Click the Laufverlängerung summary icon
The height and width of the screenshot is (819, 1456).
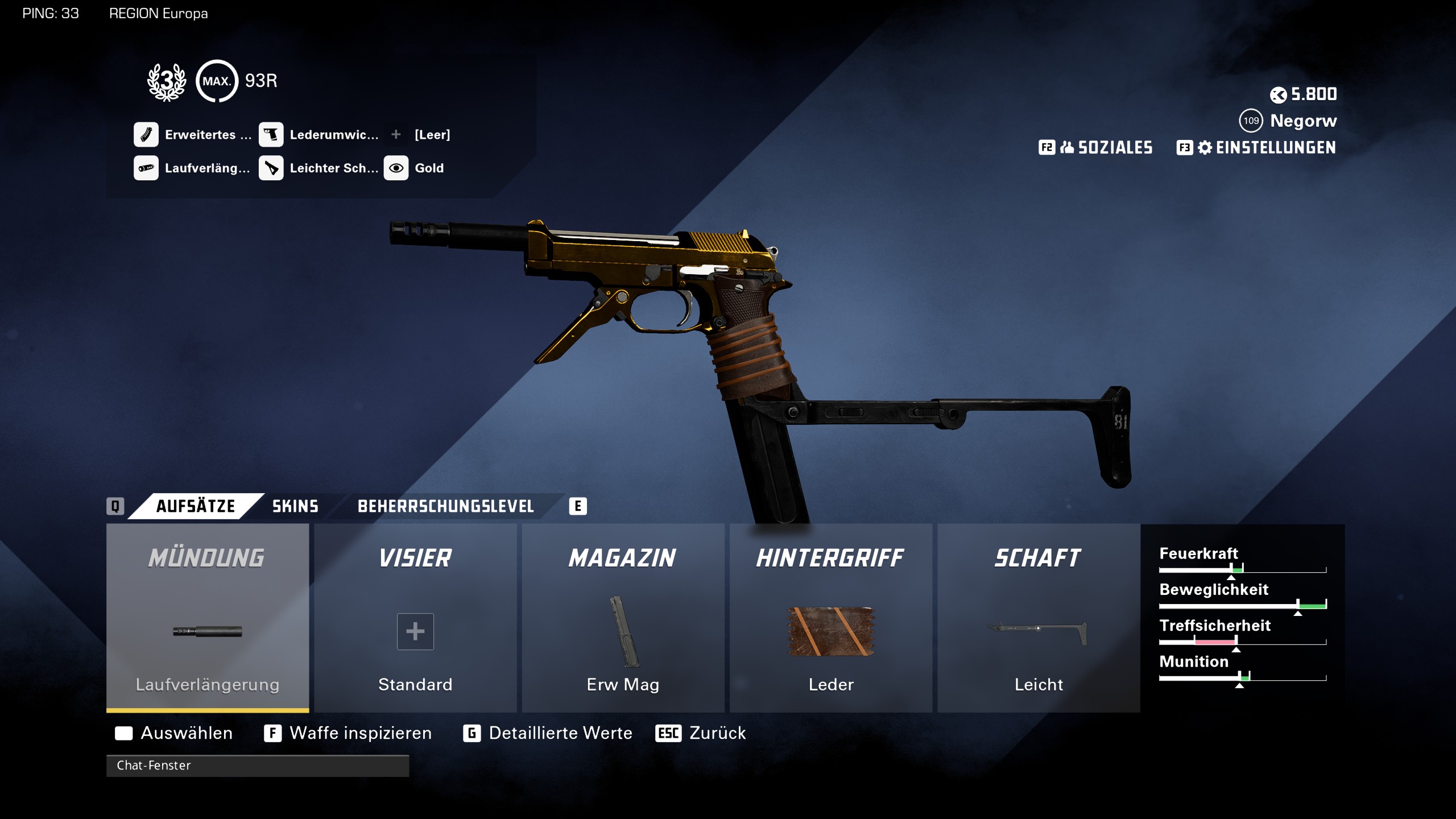[x=146, y=168]
